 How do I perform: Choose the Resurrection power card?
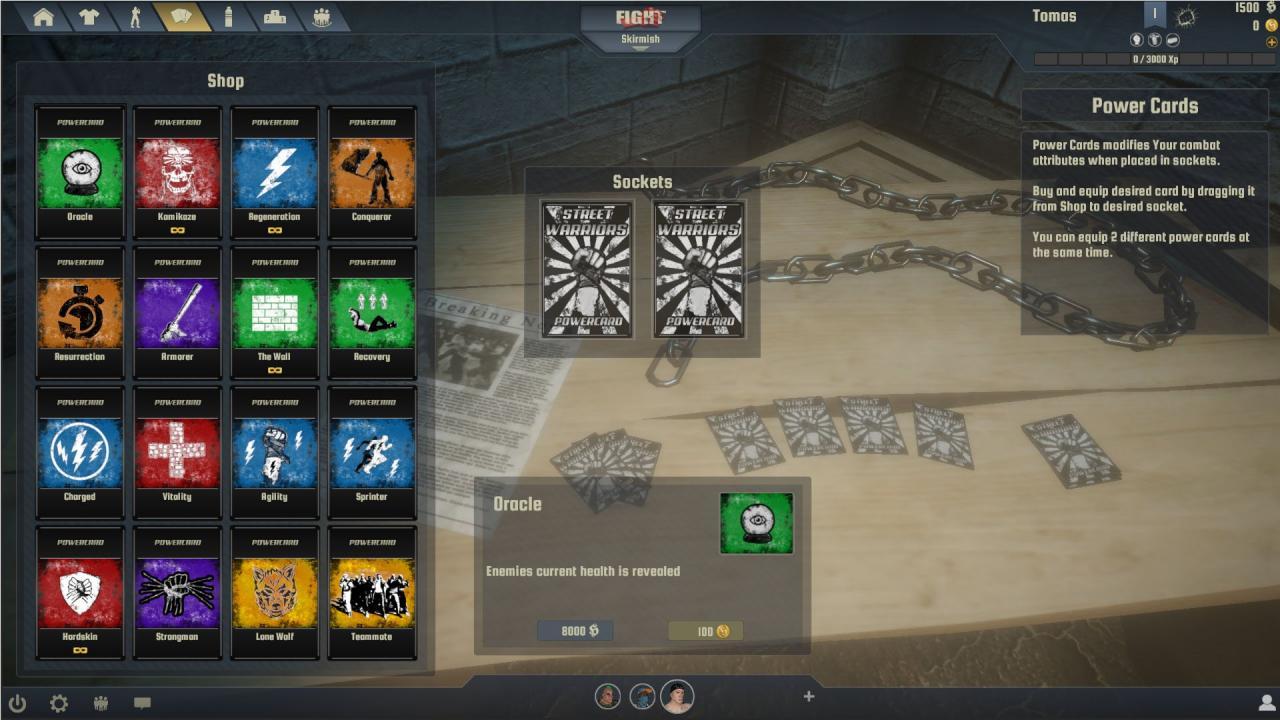tap(80, 312)
